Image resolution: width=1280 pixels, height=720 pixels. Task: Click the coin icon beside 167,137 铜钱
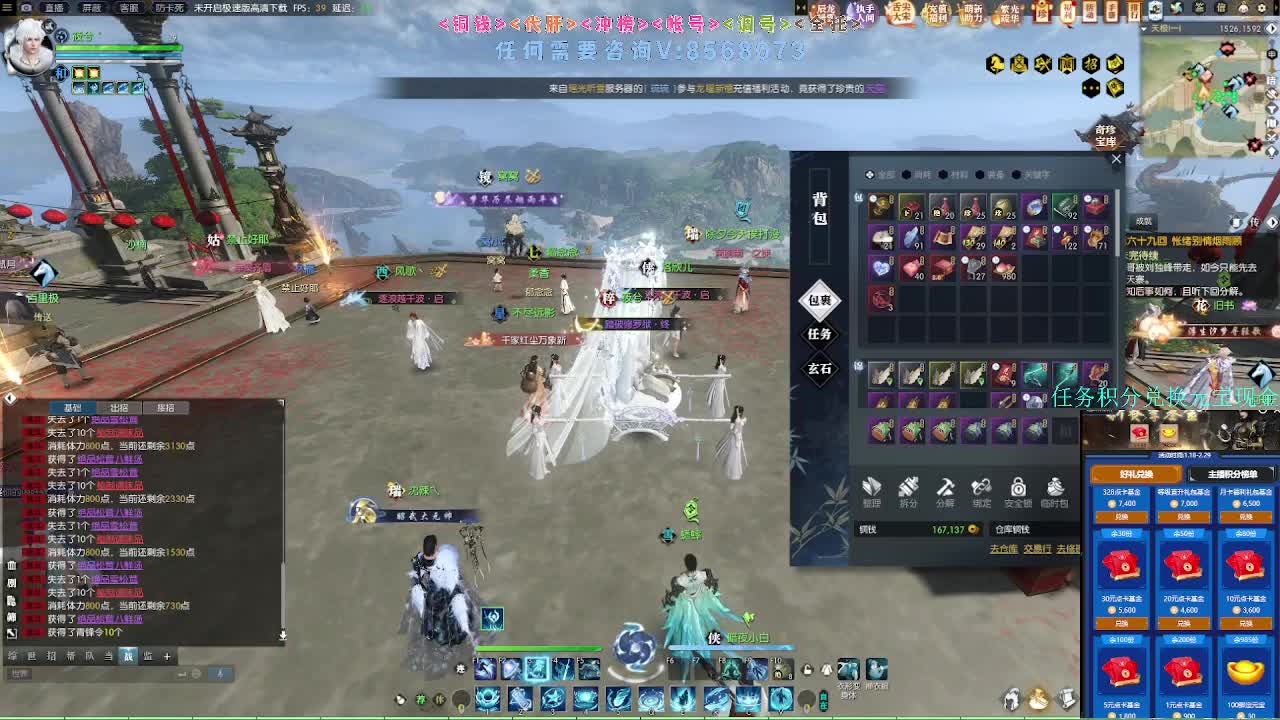[973, 529]
